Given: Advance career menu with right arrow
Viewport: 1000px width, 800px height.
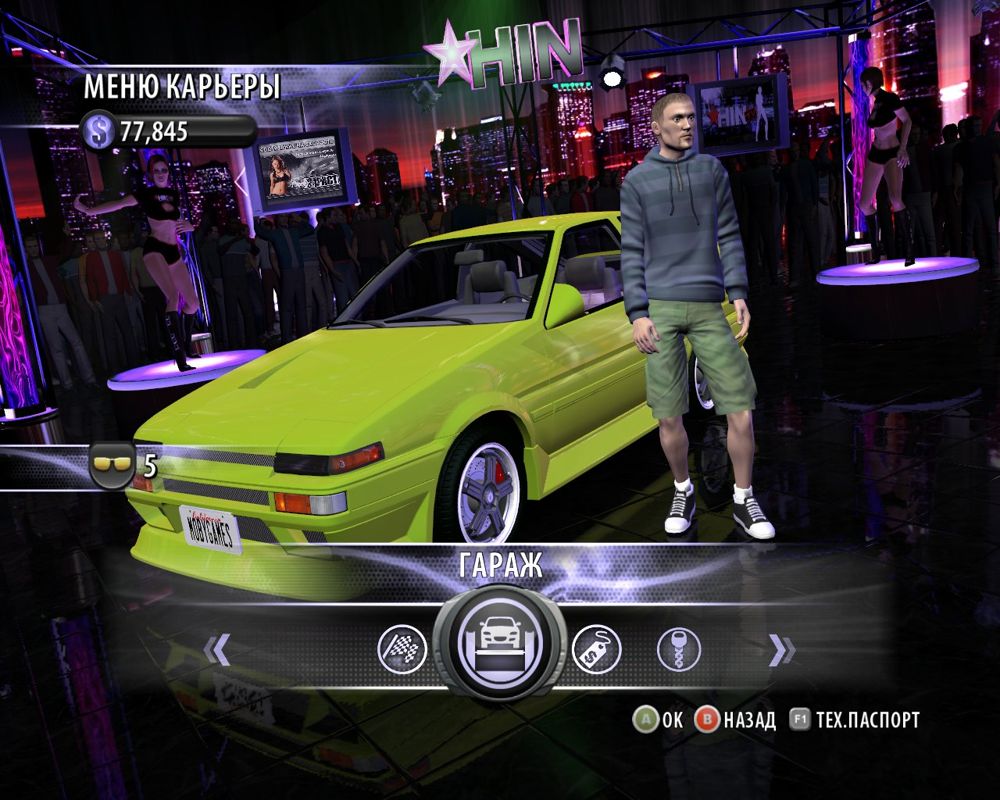Looking at the screenshot, I should [x=782, y=651].
